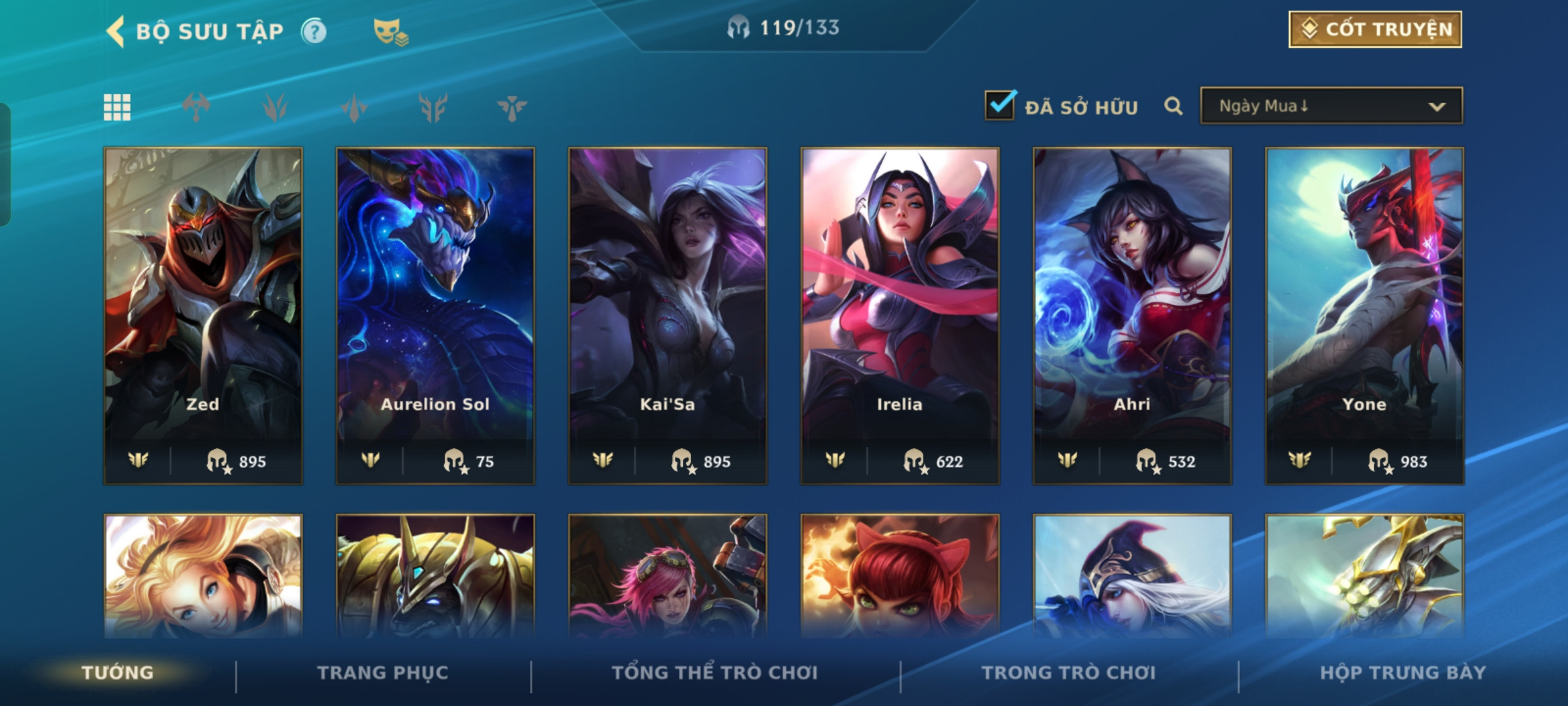Open the question mark help icon

314,31
